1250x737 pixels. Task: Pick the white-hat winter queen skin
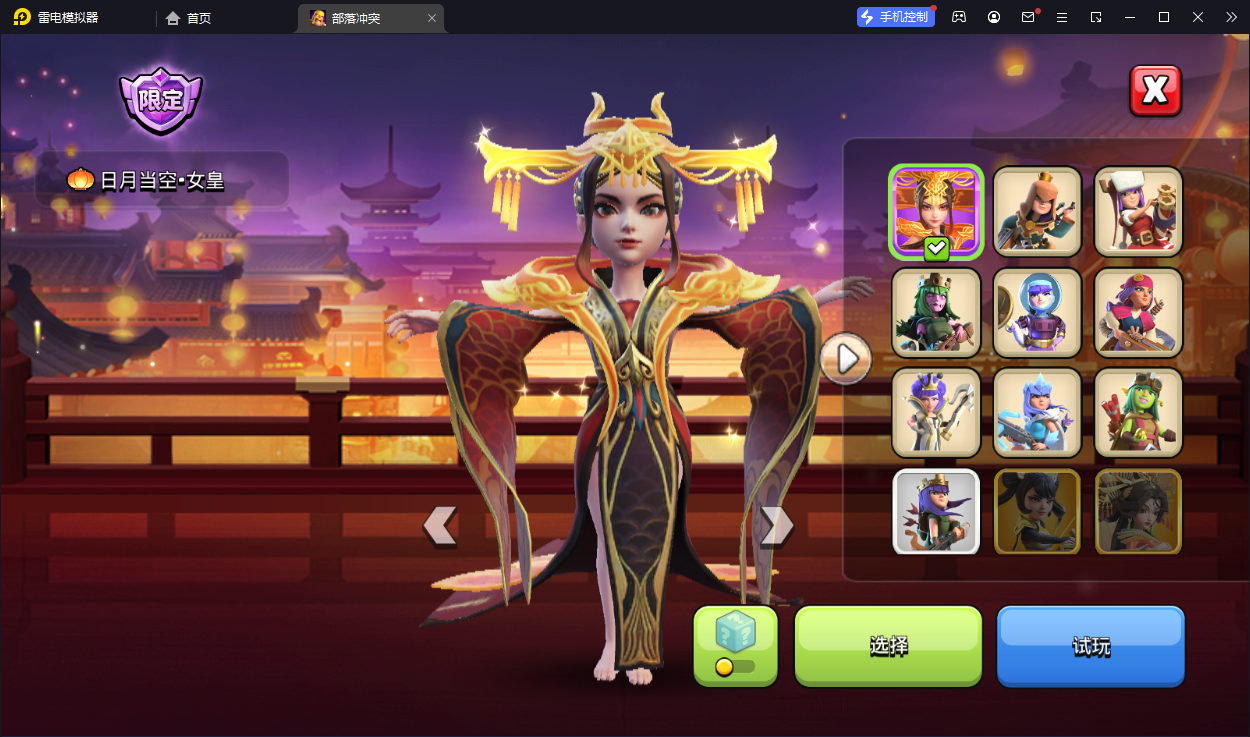tap(1138, 211)
